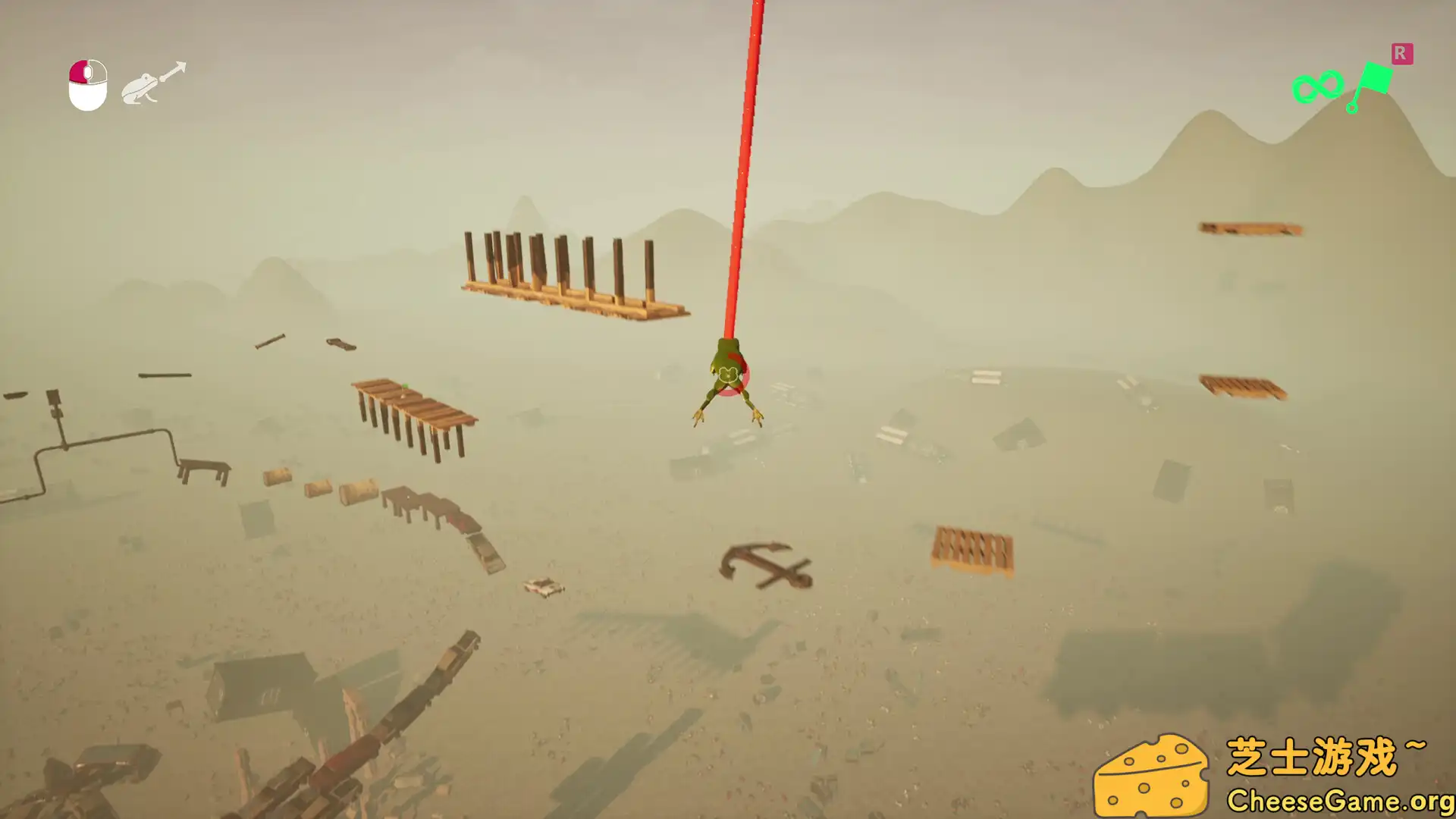Click the frog tongue grapple icon
The width and height of the screenshot is (1456, 819).
click(x=153, y=83)
